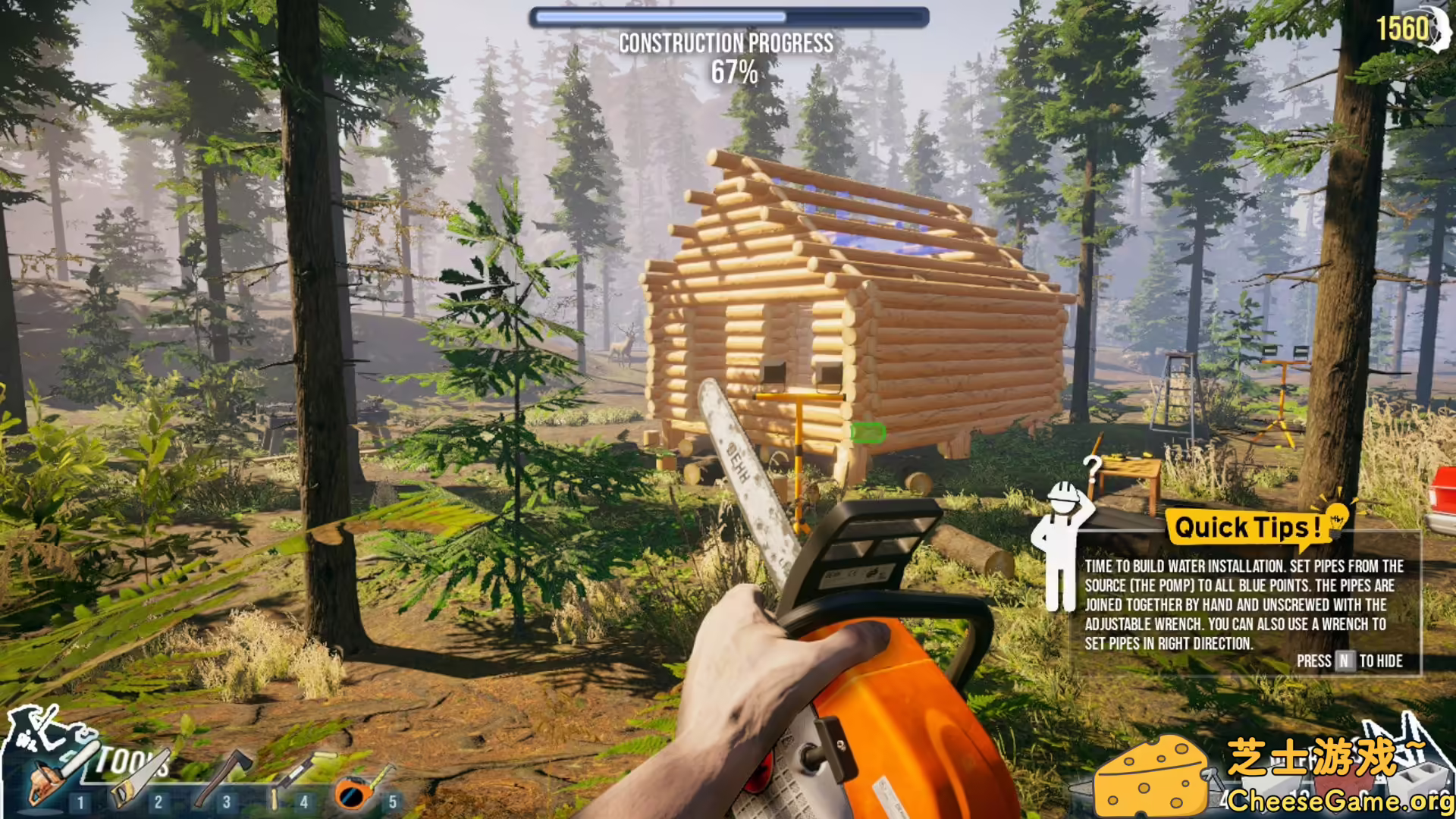Image resolution: width=1456 pixels, height=819 pixels.
Task: Click the cheese logo in the watermark
Action: (1153, 777)
